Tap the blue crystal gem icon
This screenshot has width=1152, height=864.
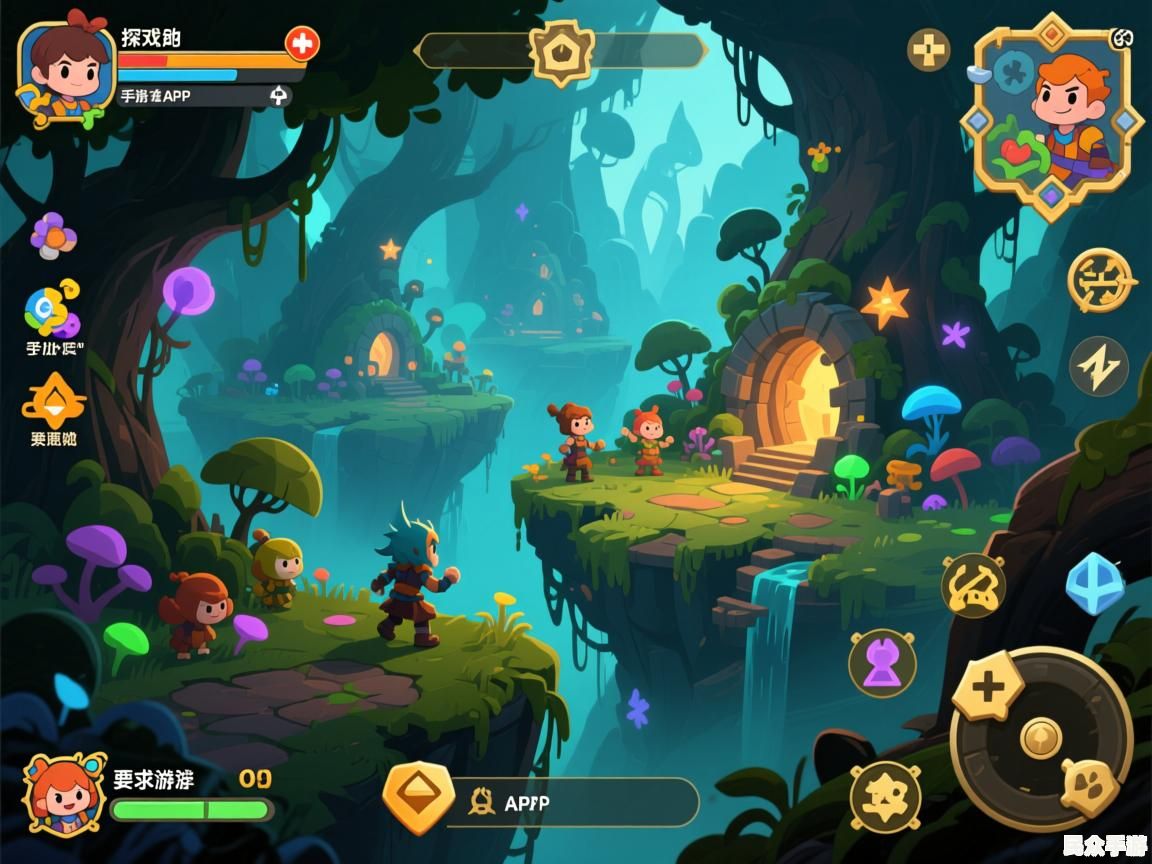tap(1095, 582)
